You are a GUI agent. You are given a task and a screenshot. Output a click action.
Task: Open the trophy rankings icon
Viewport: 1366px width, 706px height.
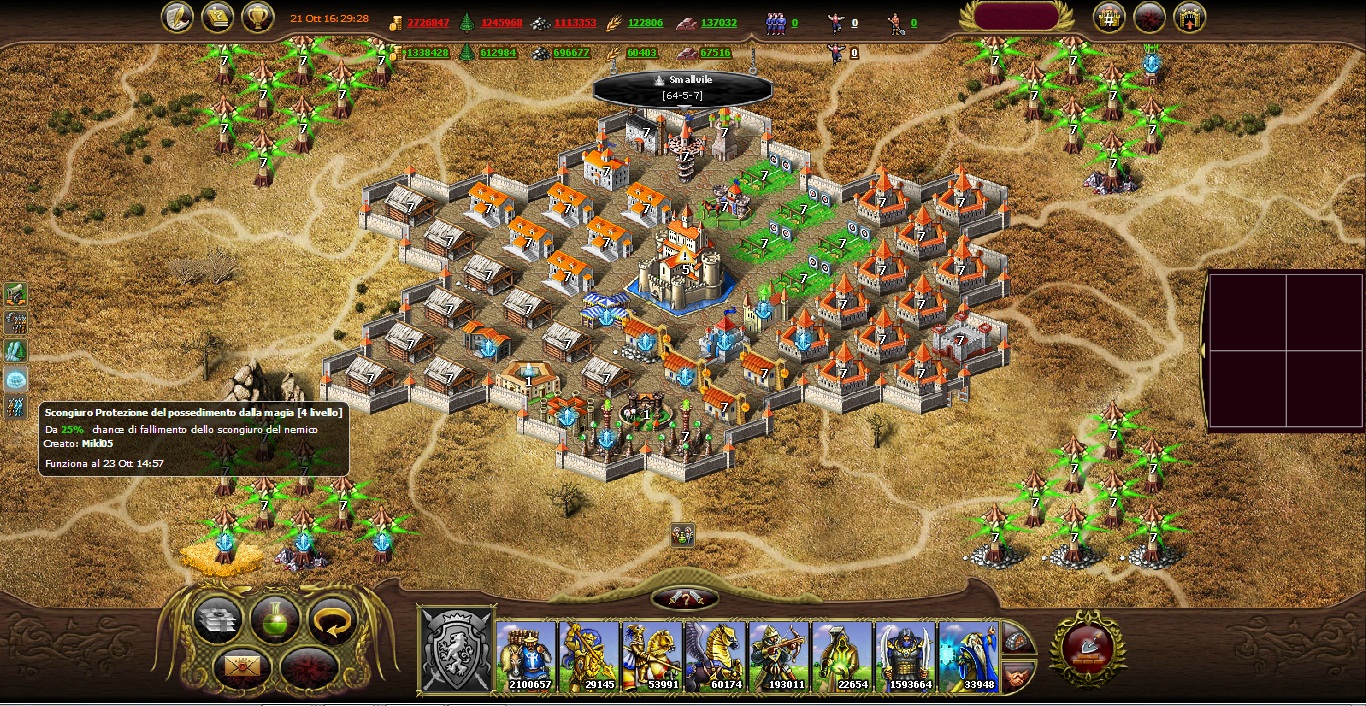pos(258,17)
